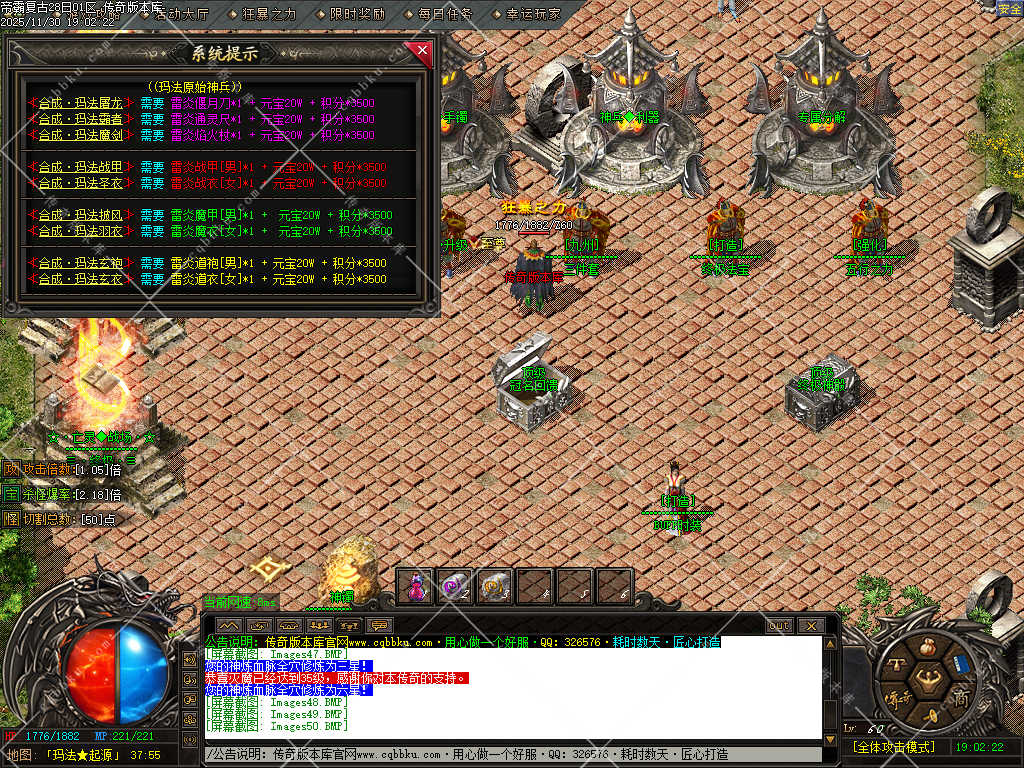Close the chat window with its X button

[810, 626]
